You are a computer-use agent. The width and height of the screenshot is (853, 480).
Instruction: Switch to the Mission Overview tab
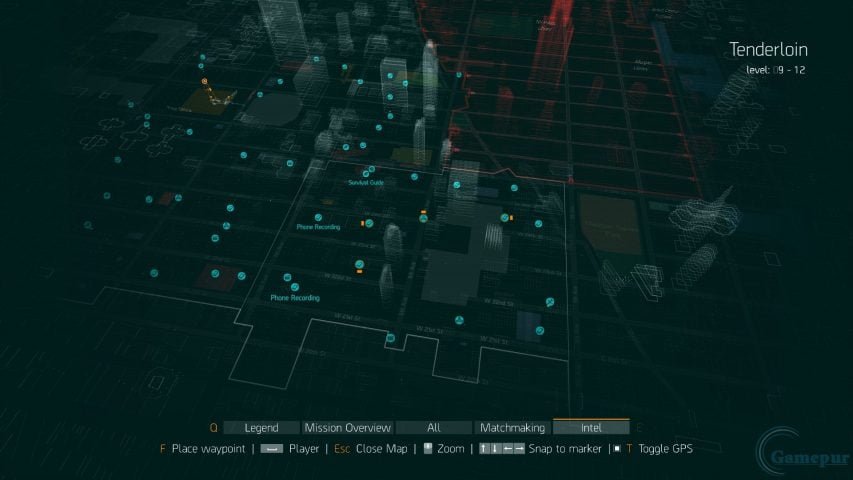click(347, 427)
